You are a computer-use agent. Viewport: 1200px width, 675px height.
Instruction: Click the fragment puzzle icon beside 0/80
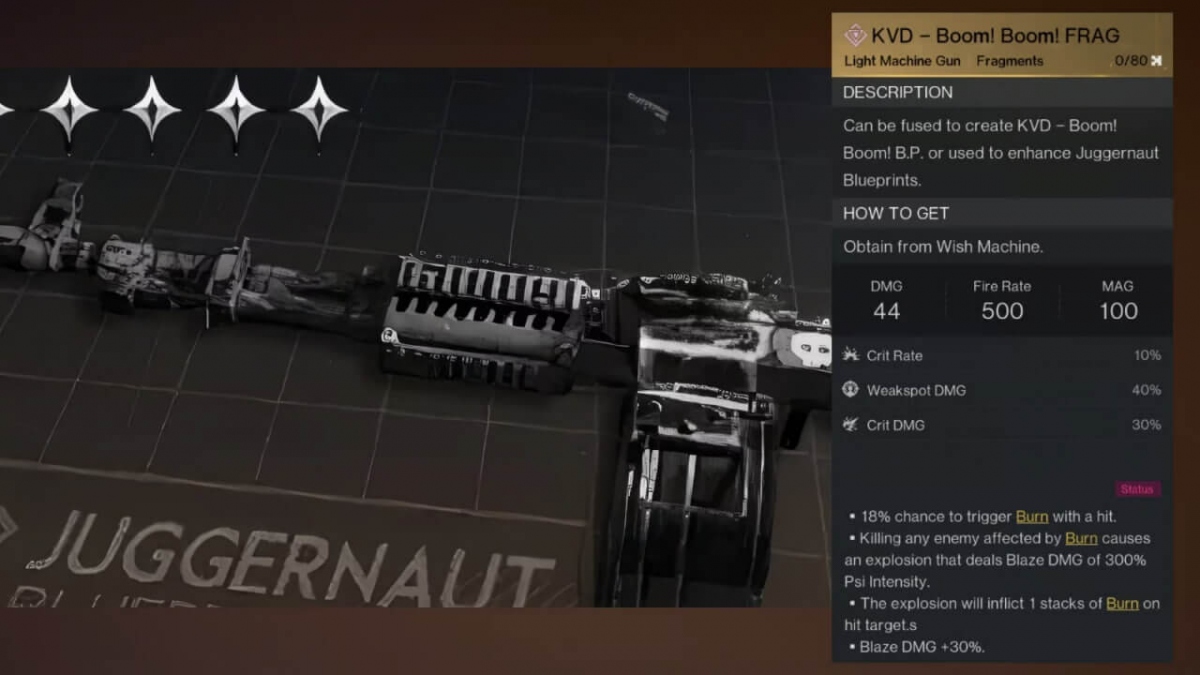[x=1157, y=61]
